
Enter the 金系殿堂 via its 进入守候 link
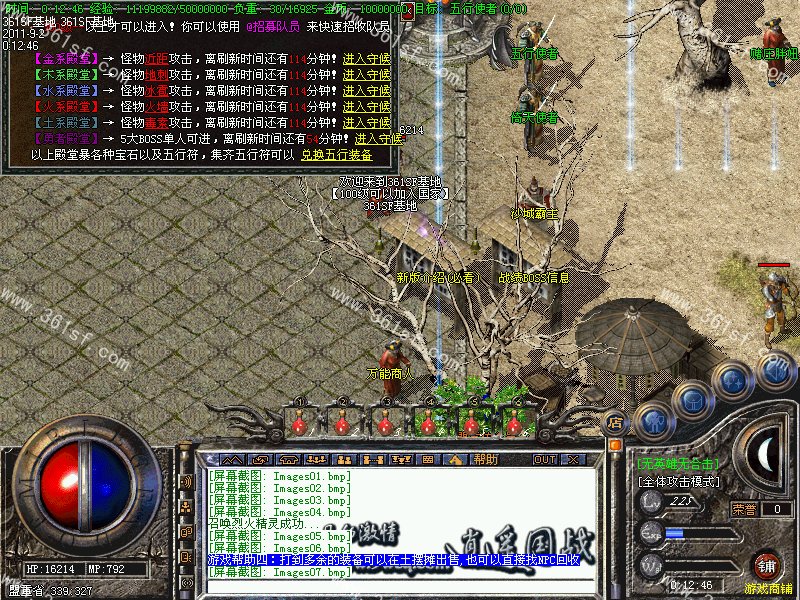point(366,59)
